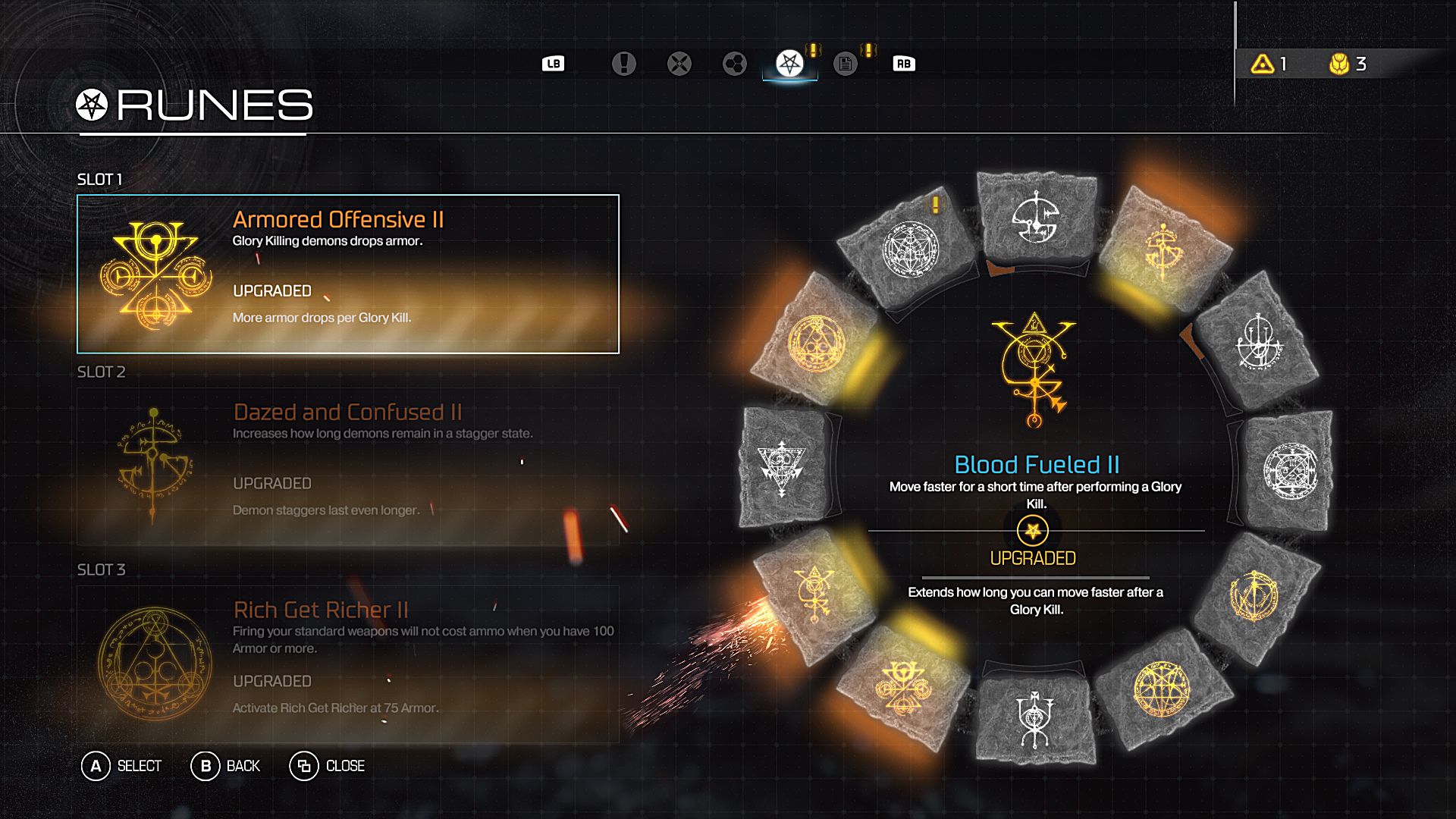Viewport: 1456px width, 819px height.
Task: Open the challenges puzzle-piece menu icon
Action: (x=733, y=64)
